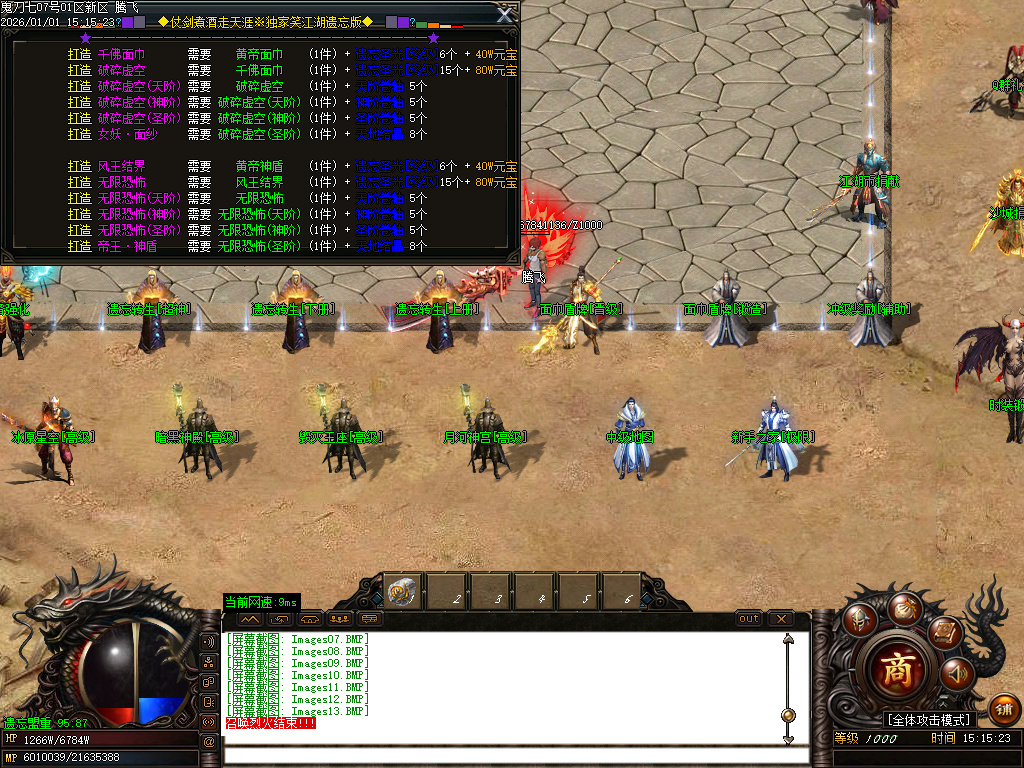Forge 女妖·面纱 from the recipe list
Viewport: 1024px width, 768px height.
coord(79,134)
